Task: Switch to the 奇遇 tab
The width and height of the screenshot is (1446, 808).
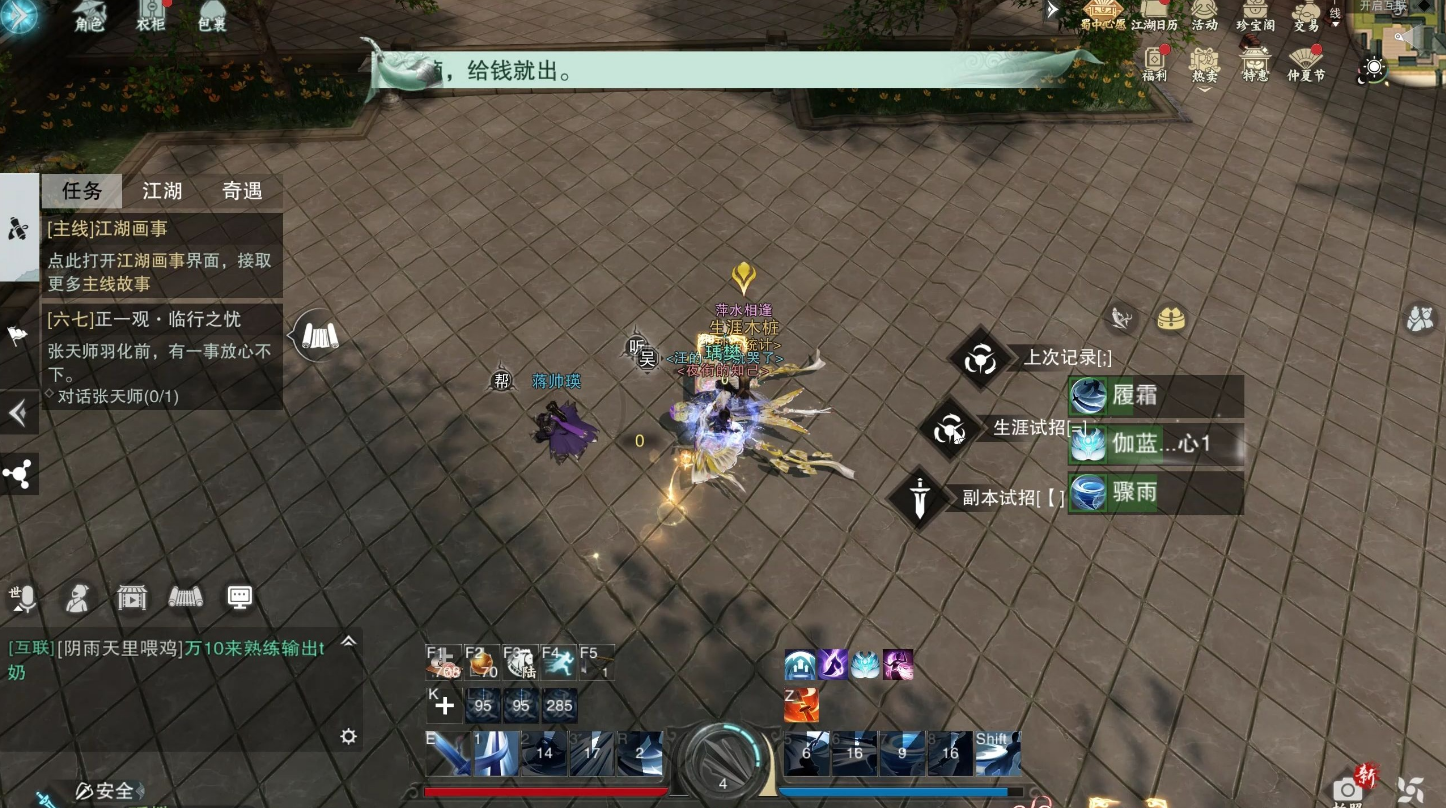Action: 242,191
